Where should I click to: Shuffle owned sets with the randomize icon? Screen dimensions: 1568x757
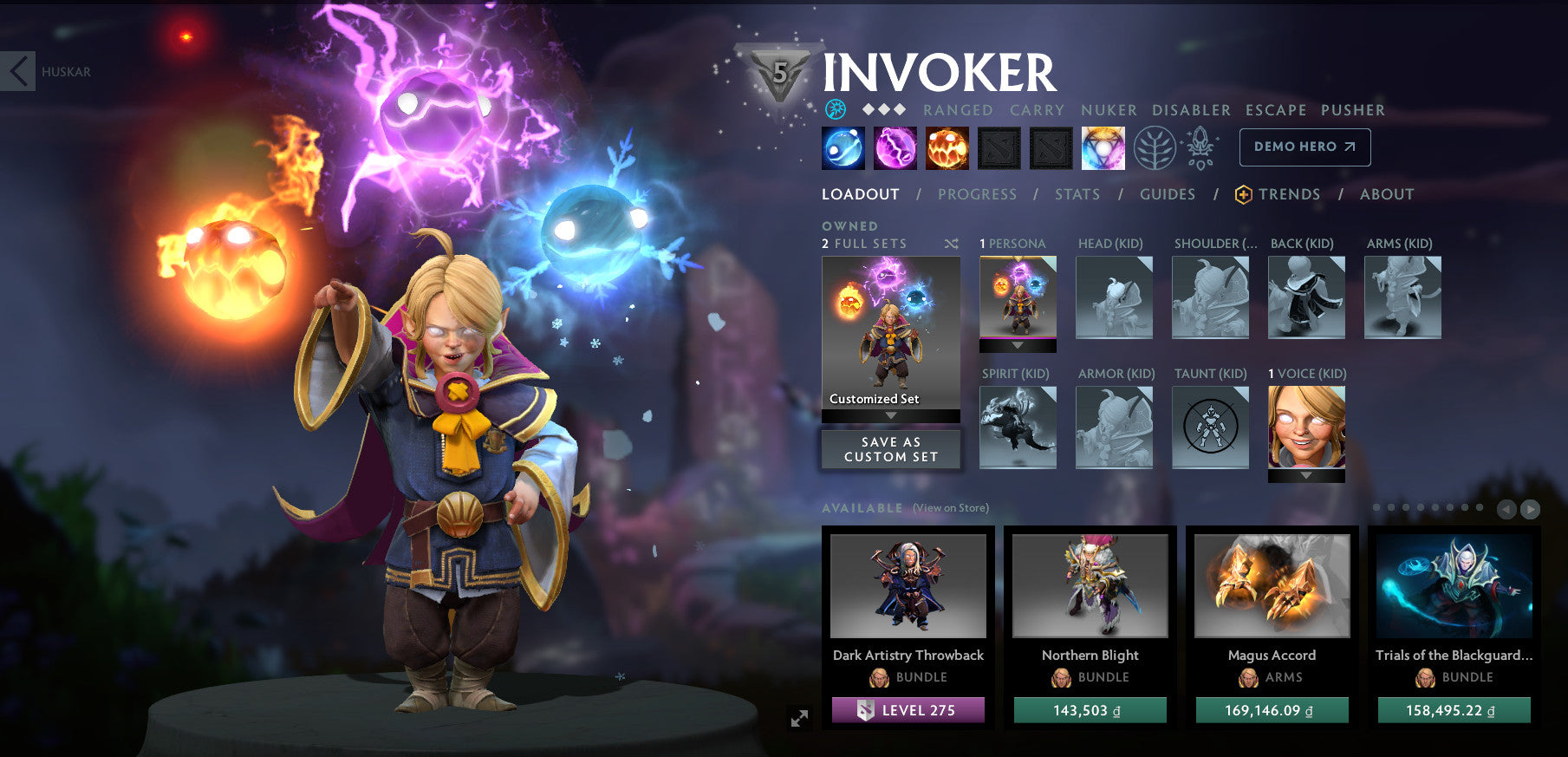point(949,245)
